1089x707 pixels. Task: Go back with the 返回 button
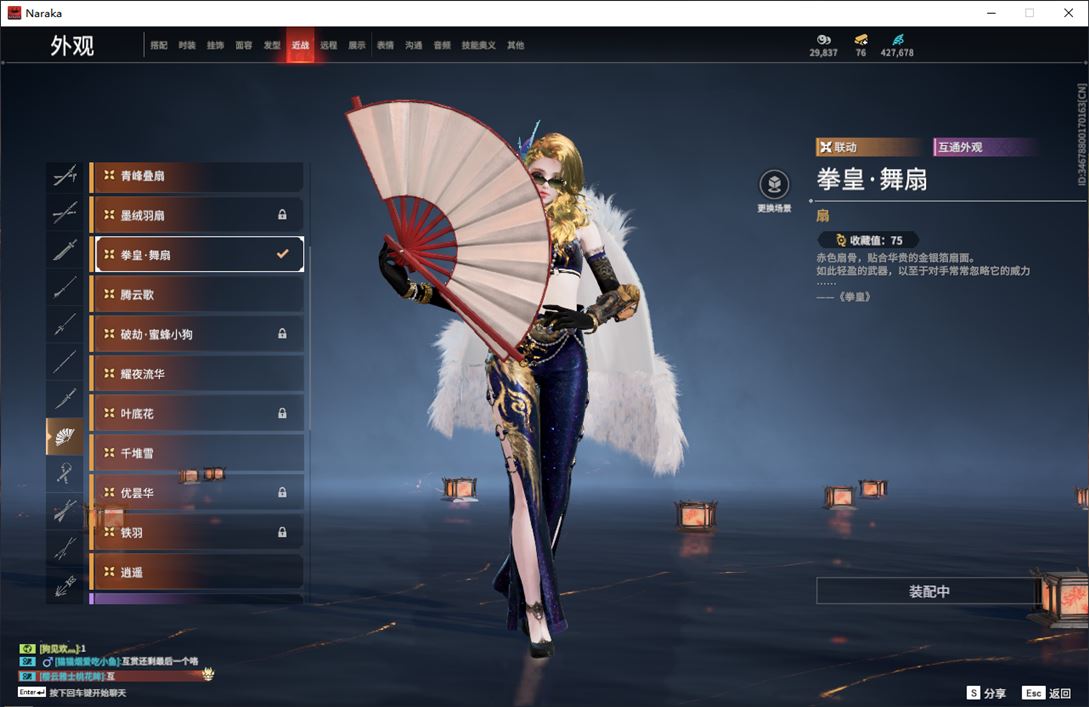coord(1047,693)
